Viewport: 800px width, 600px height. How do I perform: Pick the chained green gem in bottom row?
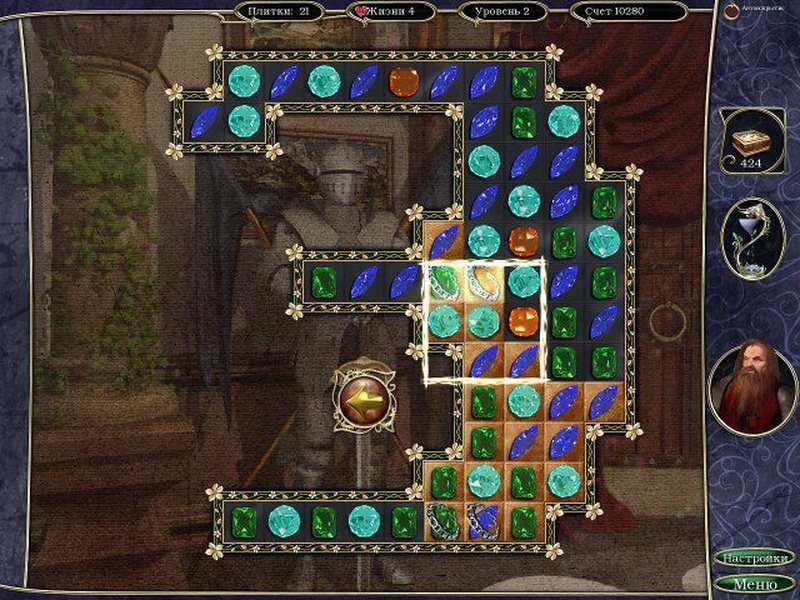pyautogui.click(x=444, y=521)
